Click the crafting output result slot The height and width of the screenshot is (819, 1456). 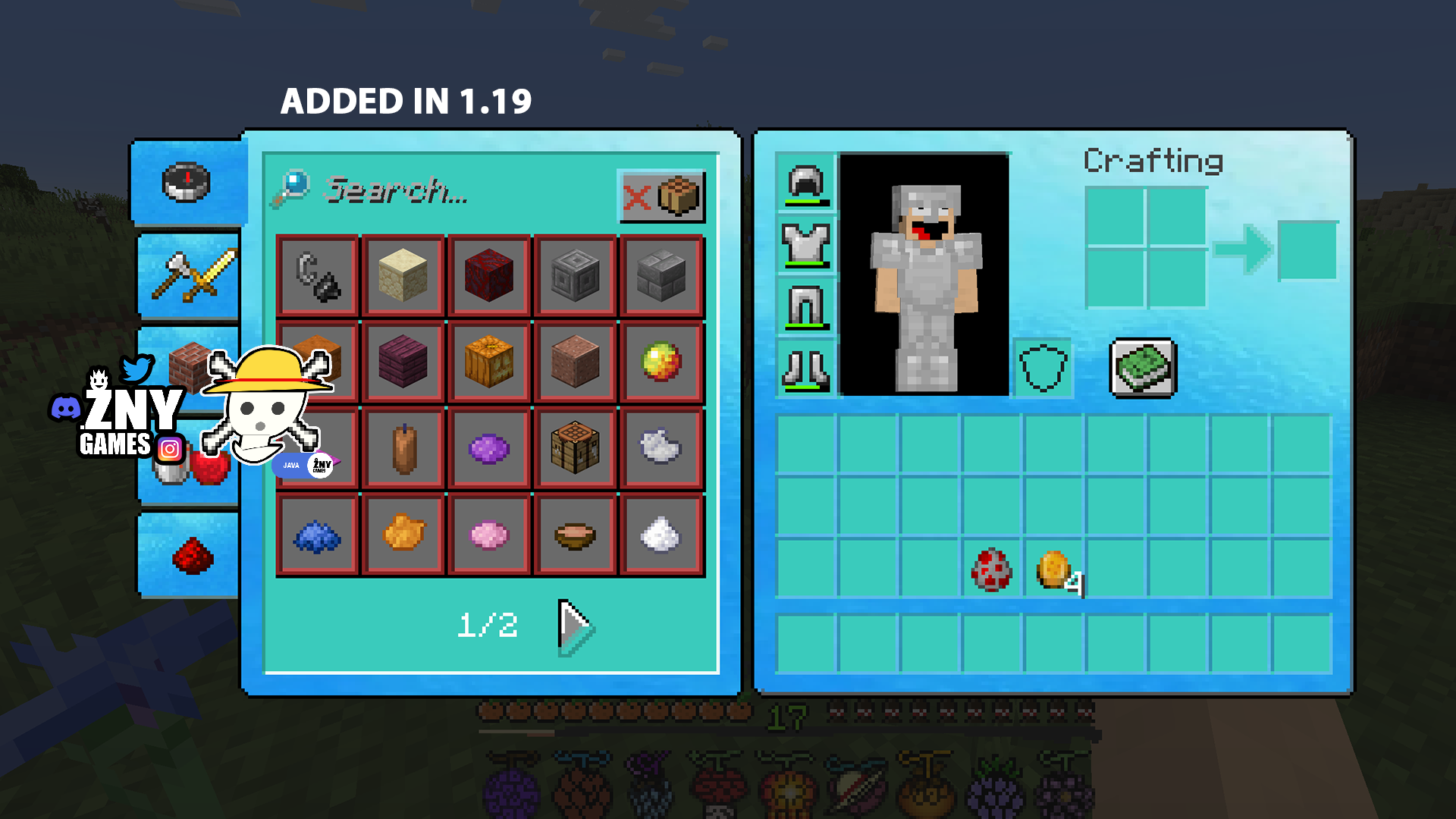click(x=1307, y=250)
